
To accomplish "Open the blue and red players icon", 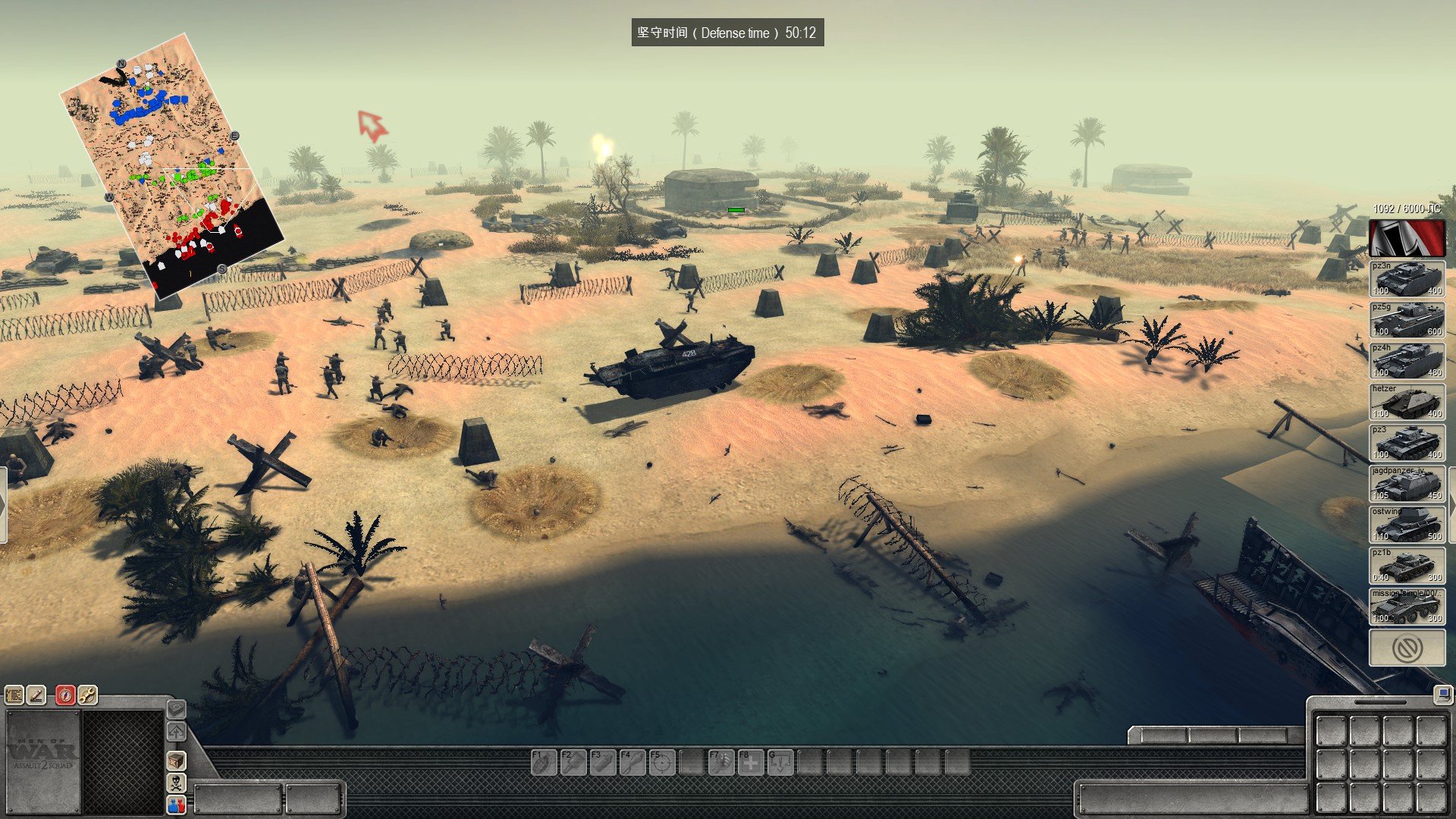I will pos(176,805).
